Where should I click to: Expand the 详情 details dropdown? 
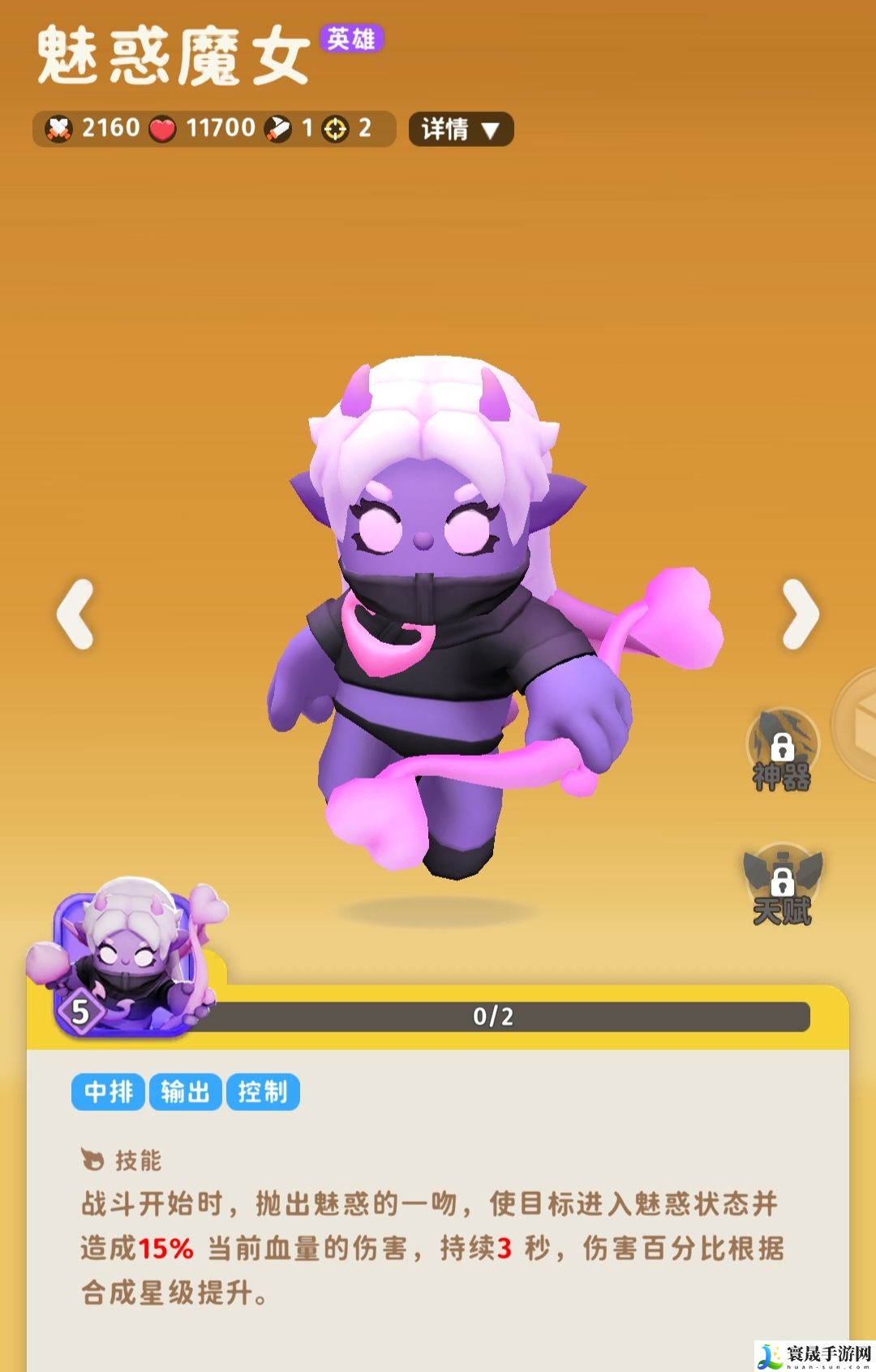click(461, 129)
